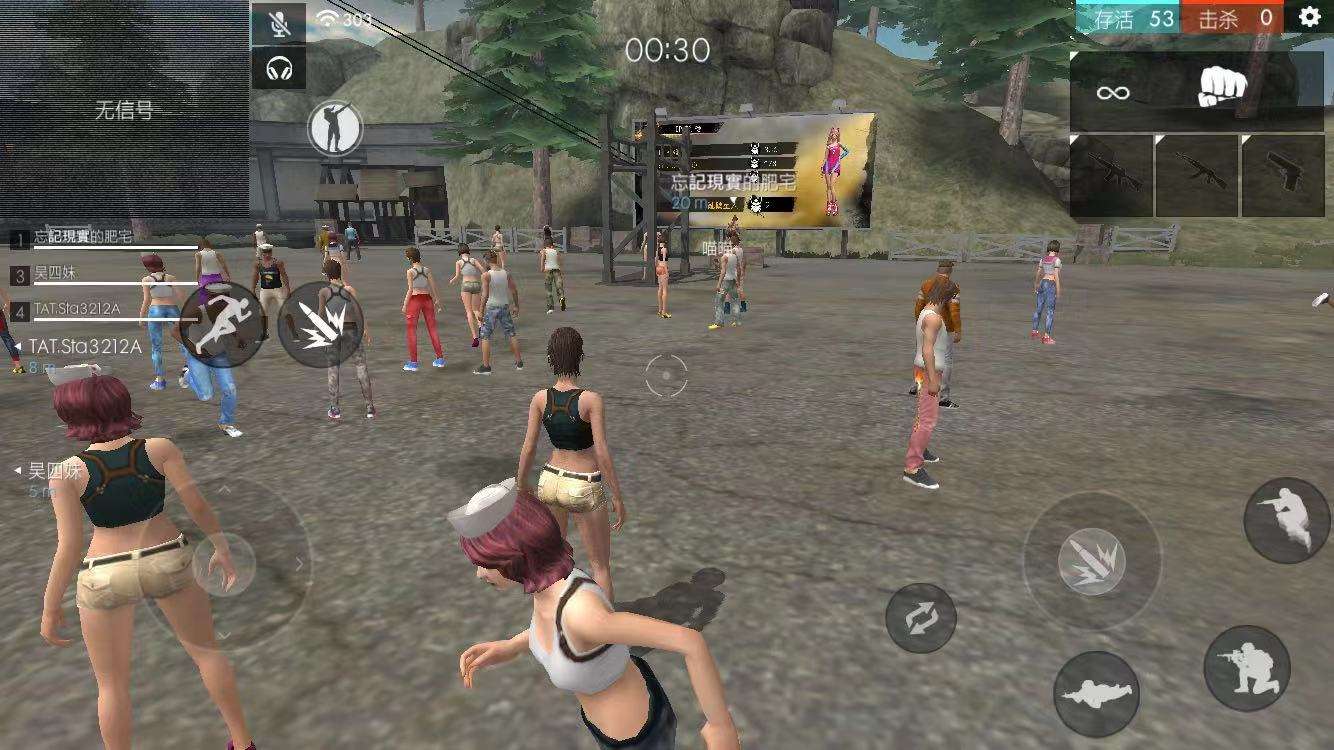
Task: Select the pistol weapon slot
Action: (1282, 176)
